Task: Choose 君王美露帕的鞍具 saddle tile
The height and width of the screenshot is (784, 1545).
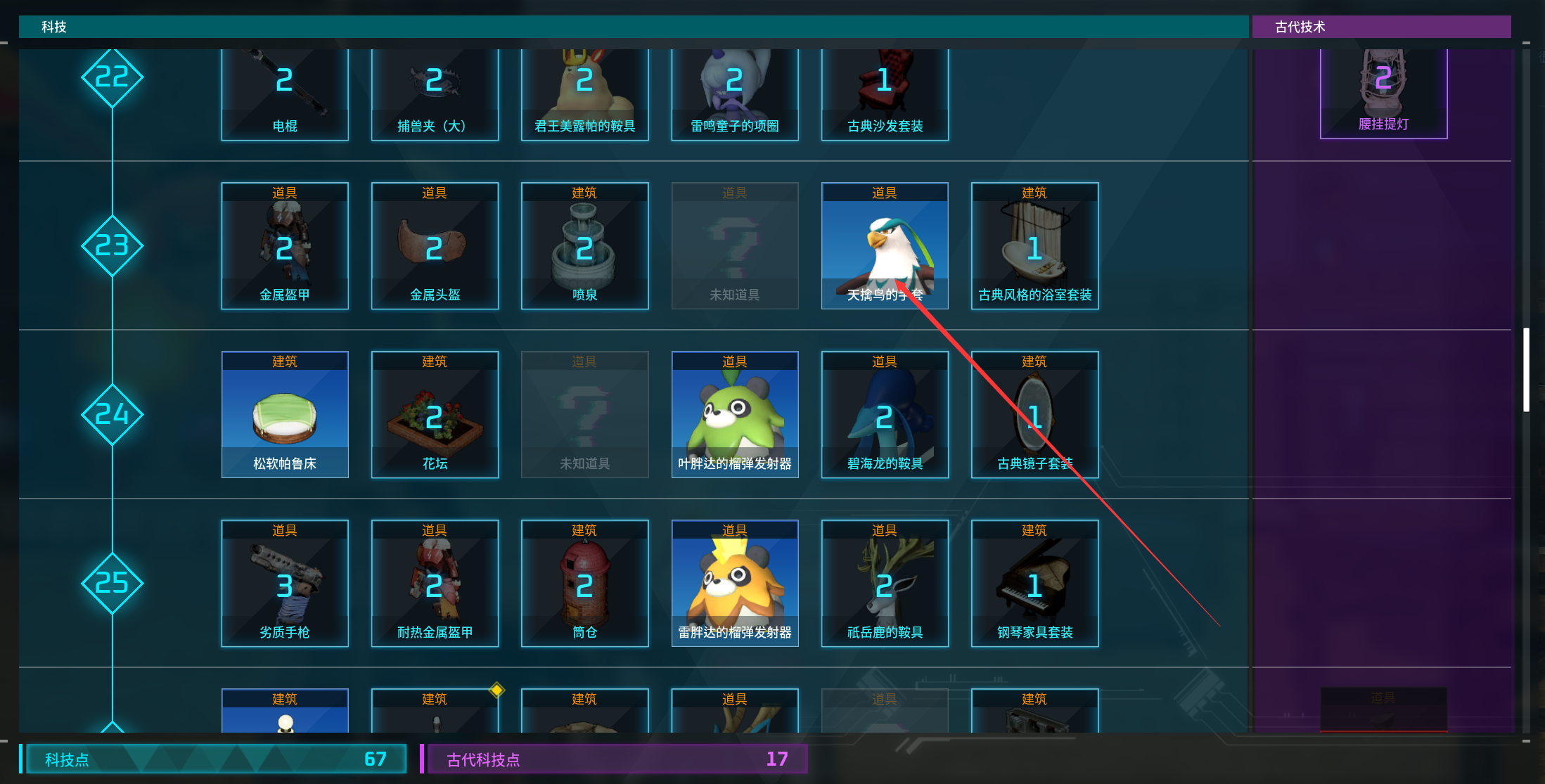Action: (584, 95)
